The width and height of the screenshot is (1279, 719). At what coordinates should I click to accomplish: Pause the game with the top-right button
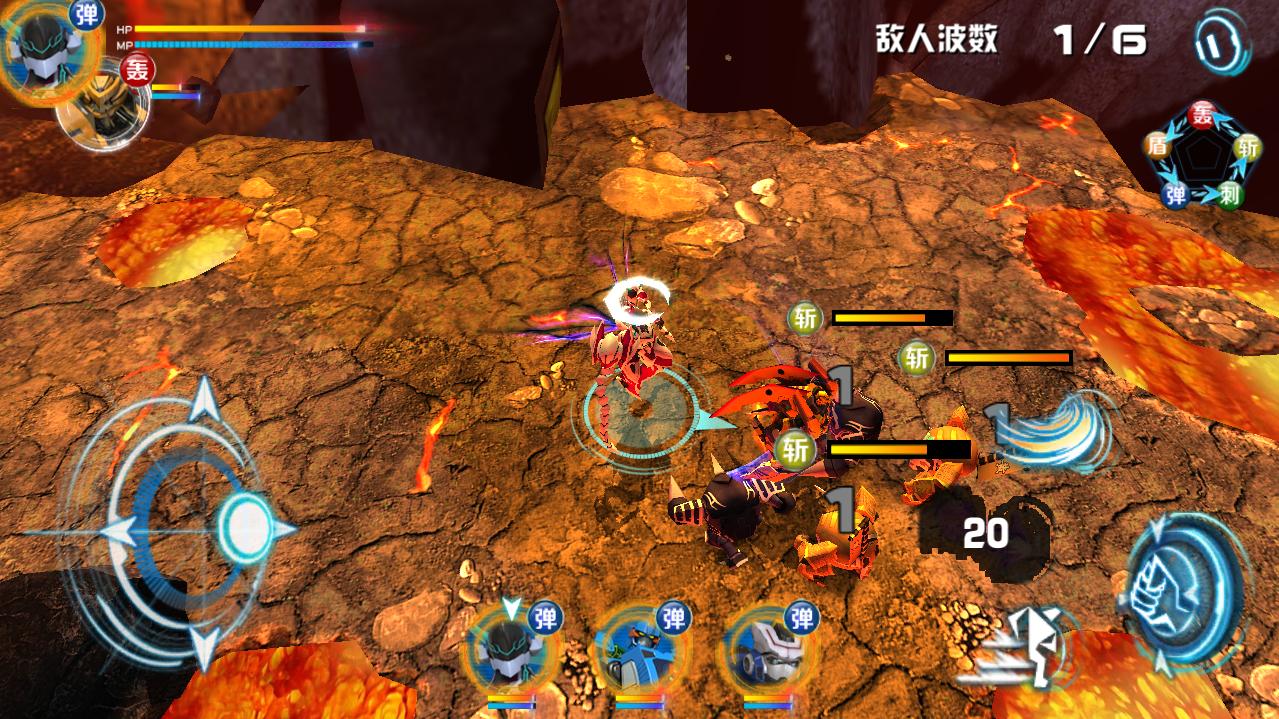click(1222, 43)
